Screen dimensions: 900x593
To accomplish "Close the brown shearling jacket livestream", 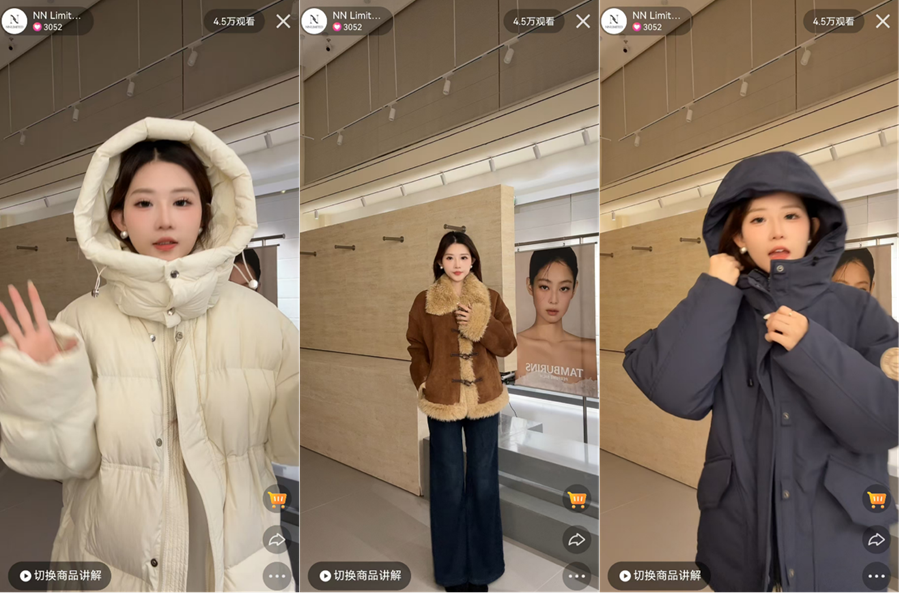I will (x=583, y=21).
